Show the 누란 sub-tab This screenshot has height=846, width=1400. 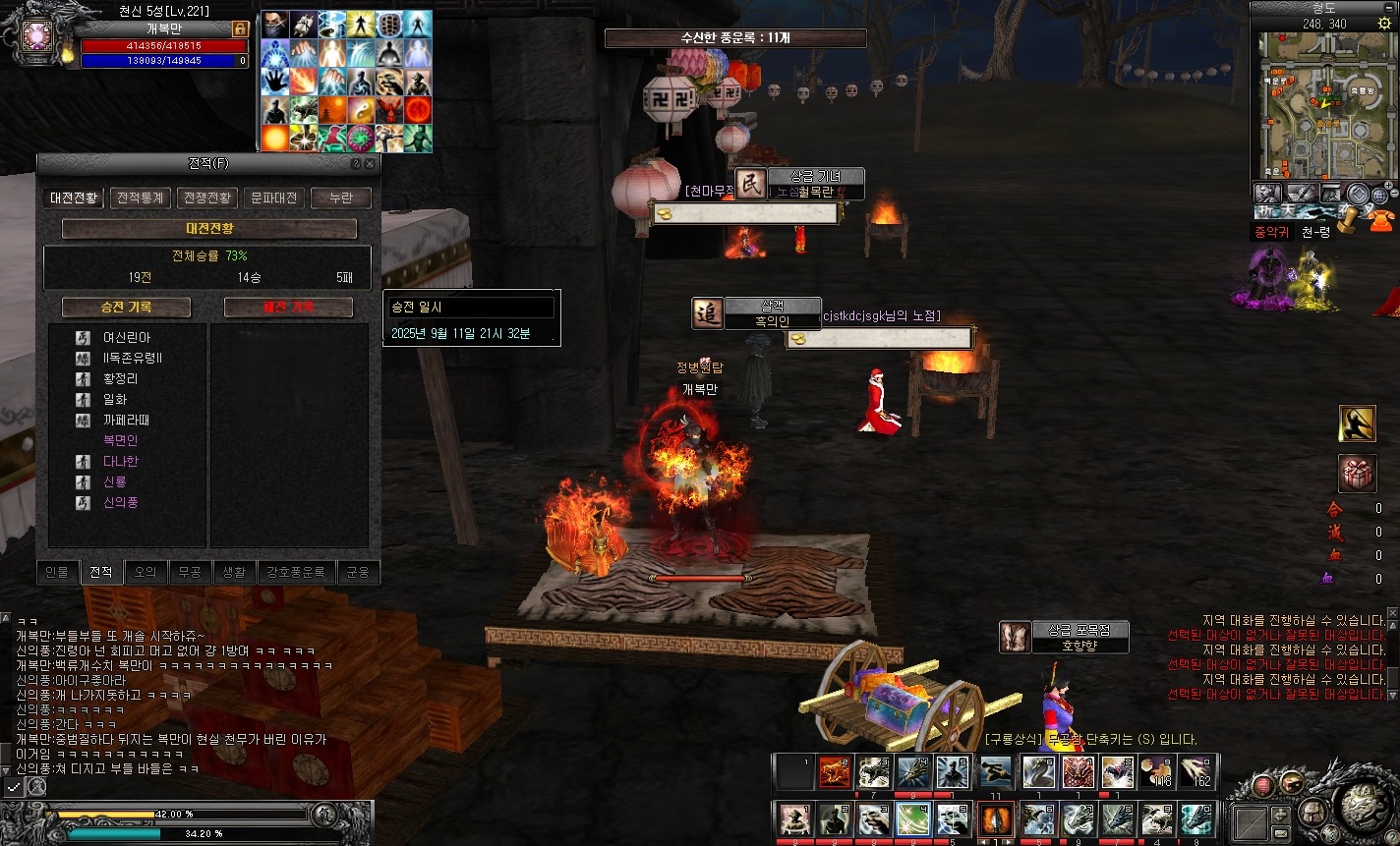tap(340, 197)
